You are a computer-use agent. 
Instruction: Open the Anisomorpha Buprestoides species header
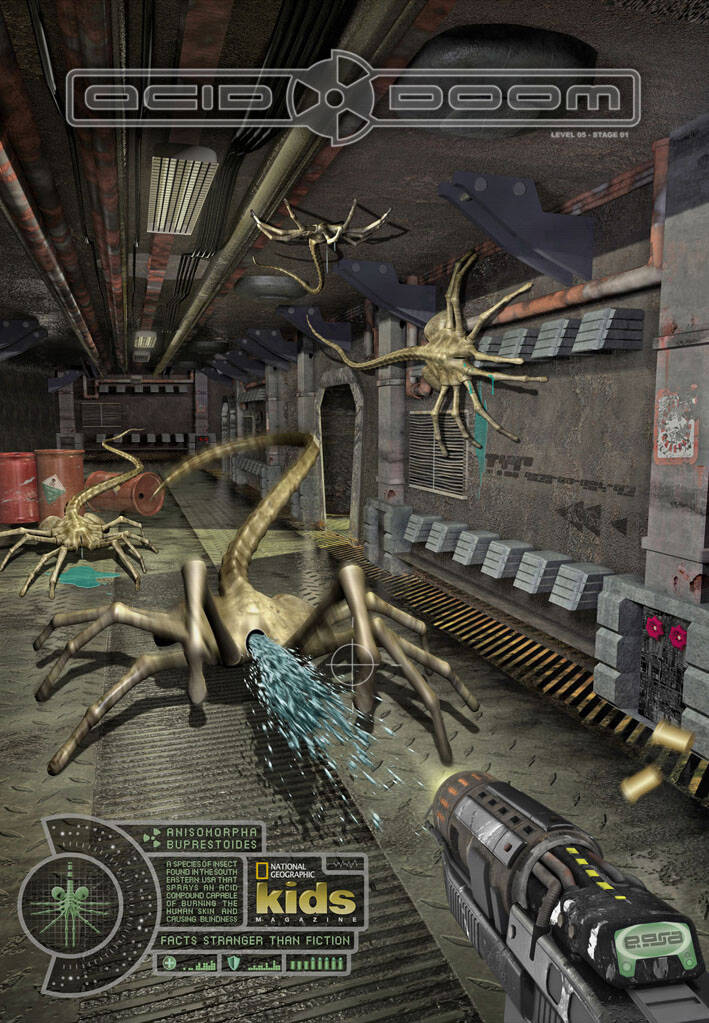(x=210, y=836)
